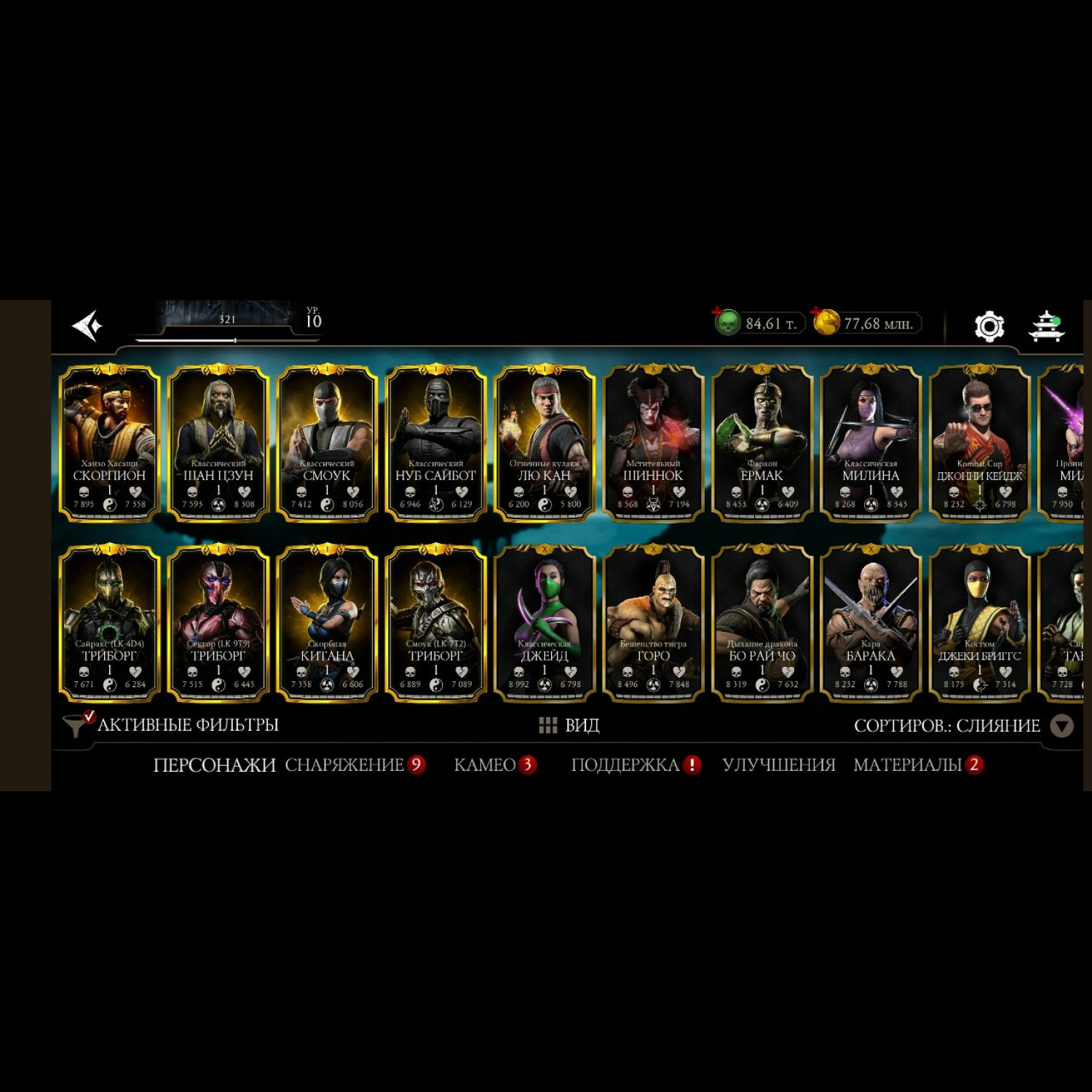Open the settings gear icon
This screenshot has height=1092, width=1092.
(x=989, y=326)
